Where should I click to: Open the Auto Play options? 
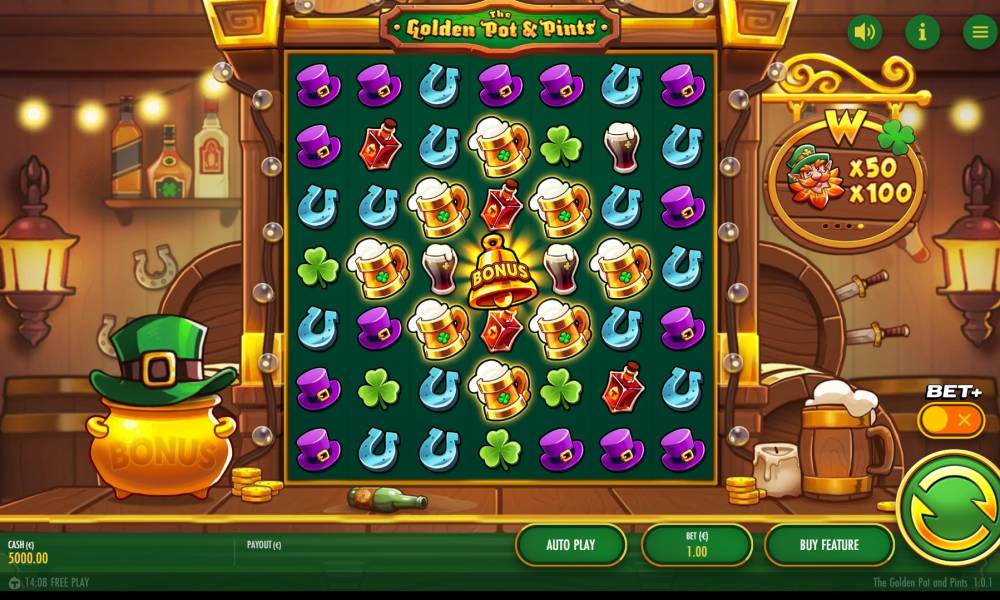coord(571,545)
